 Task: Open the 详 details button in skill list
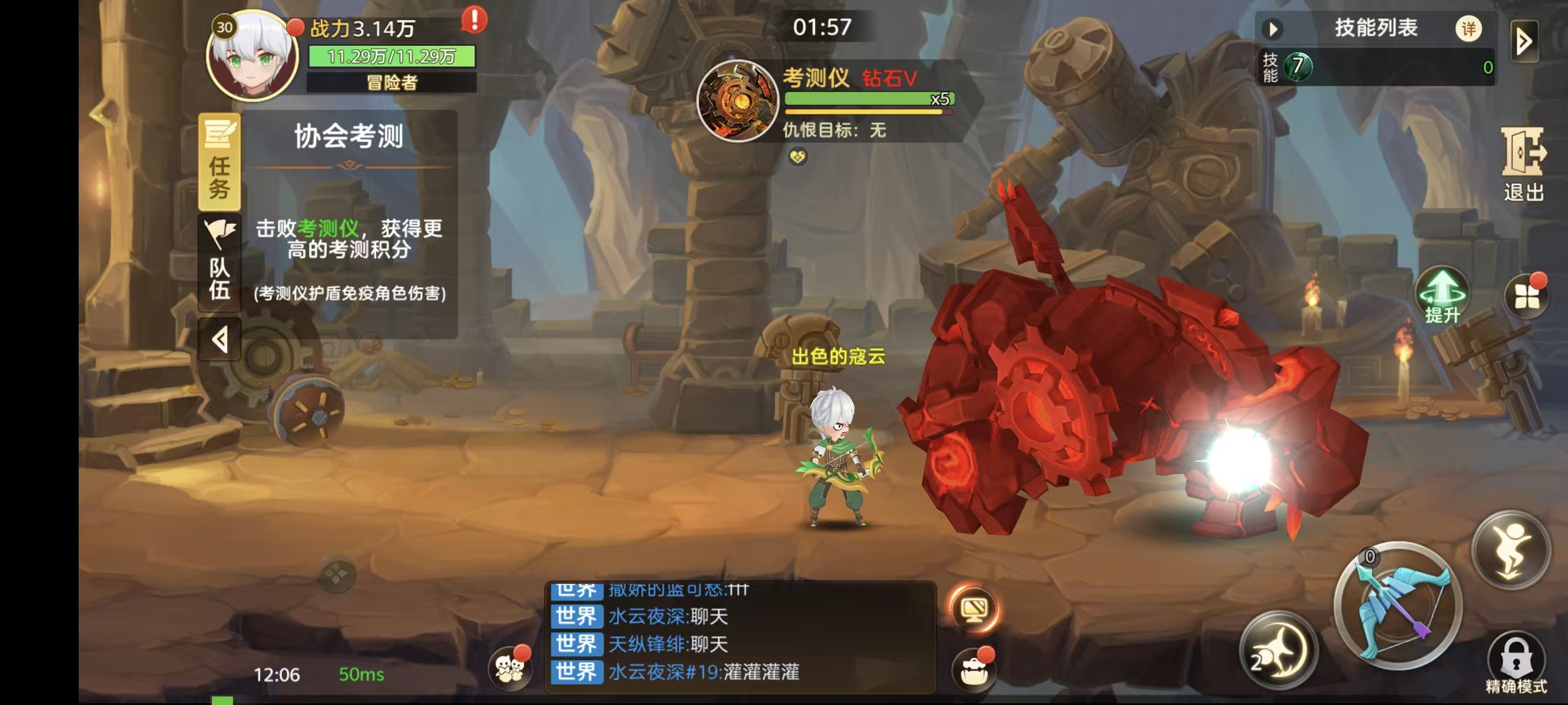(1468, 29)
